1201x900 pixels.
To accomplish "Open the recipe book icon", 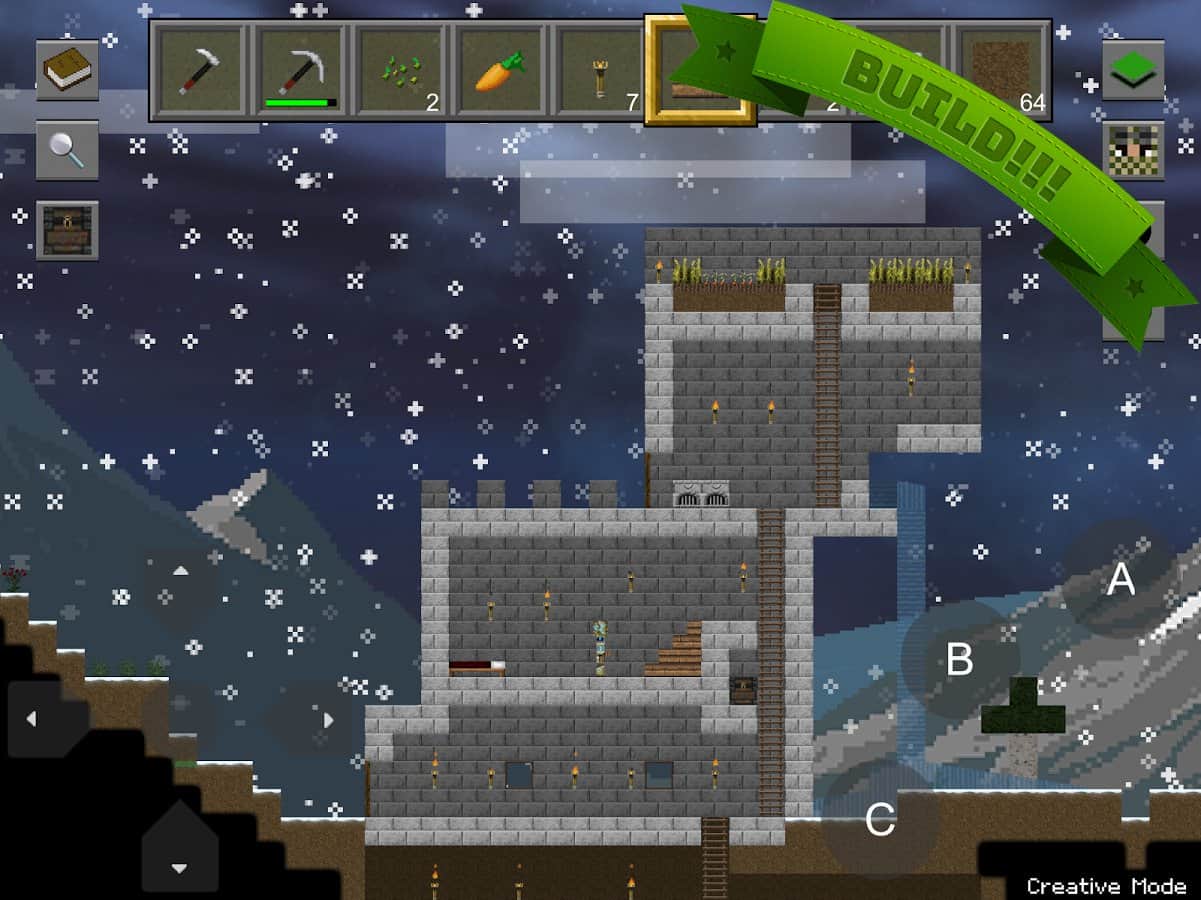I will click(x=68, y=70).
